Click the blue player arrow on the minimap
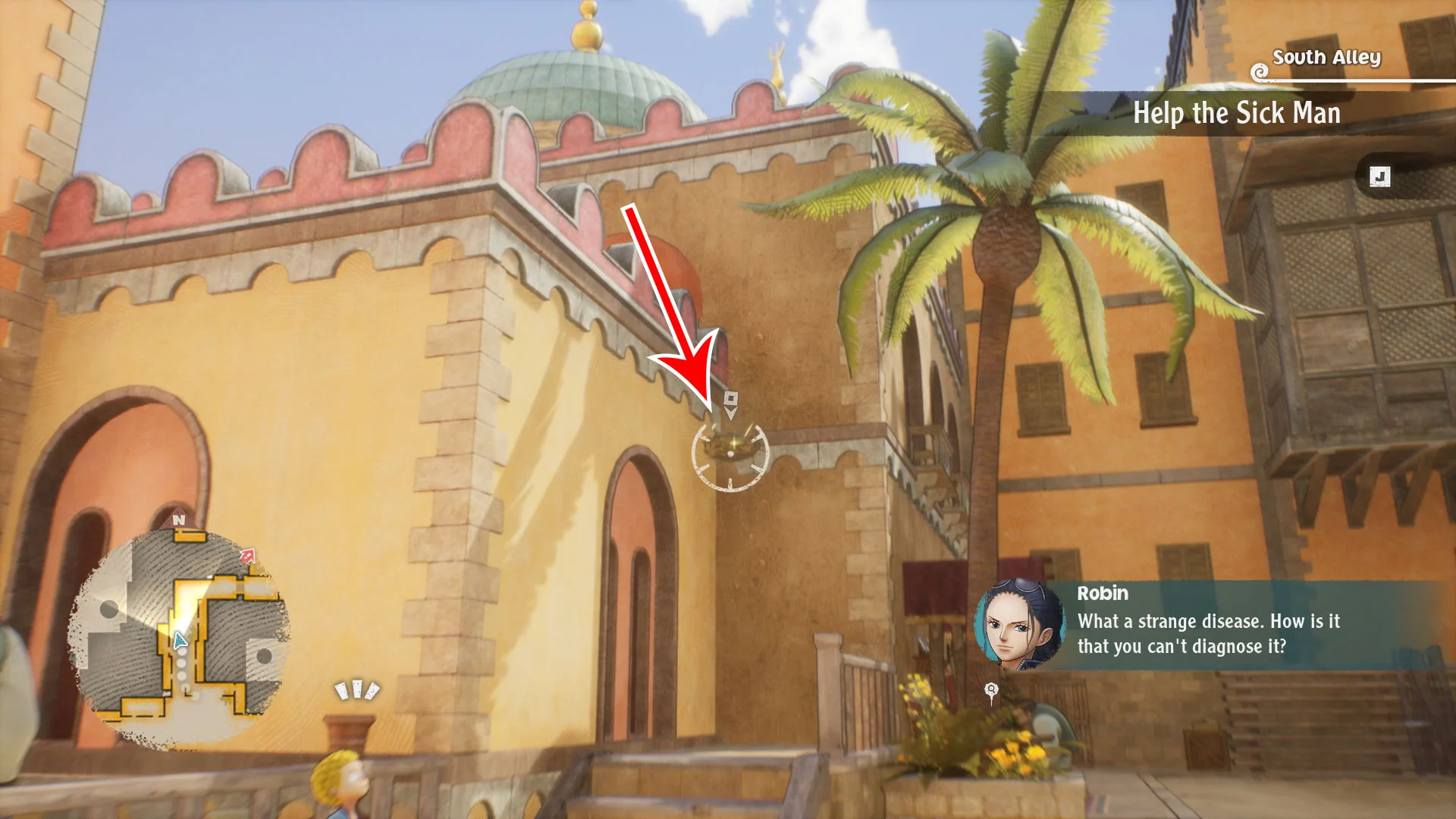The height and width of the screenshot is (819, 1456). point(180,642)
